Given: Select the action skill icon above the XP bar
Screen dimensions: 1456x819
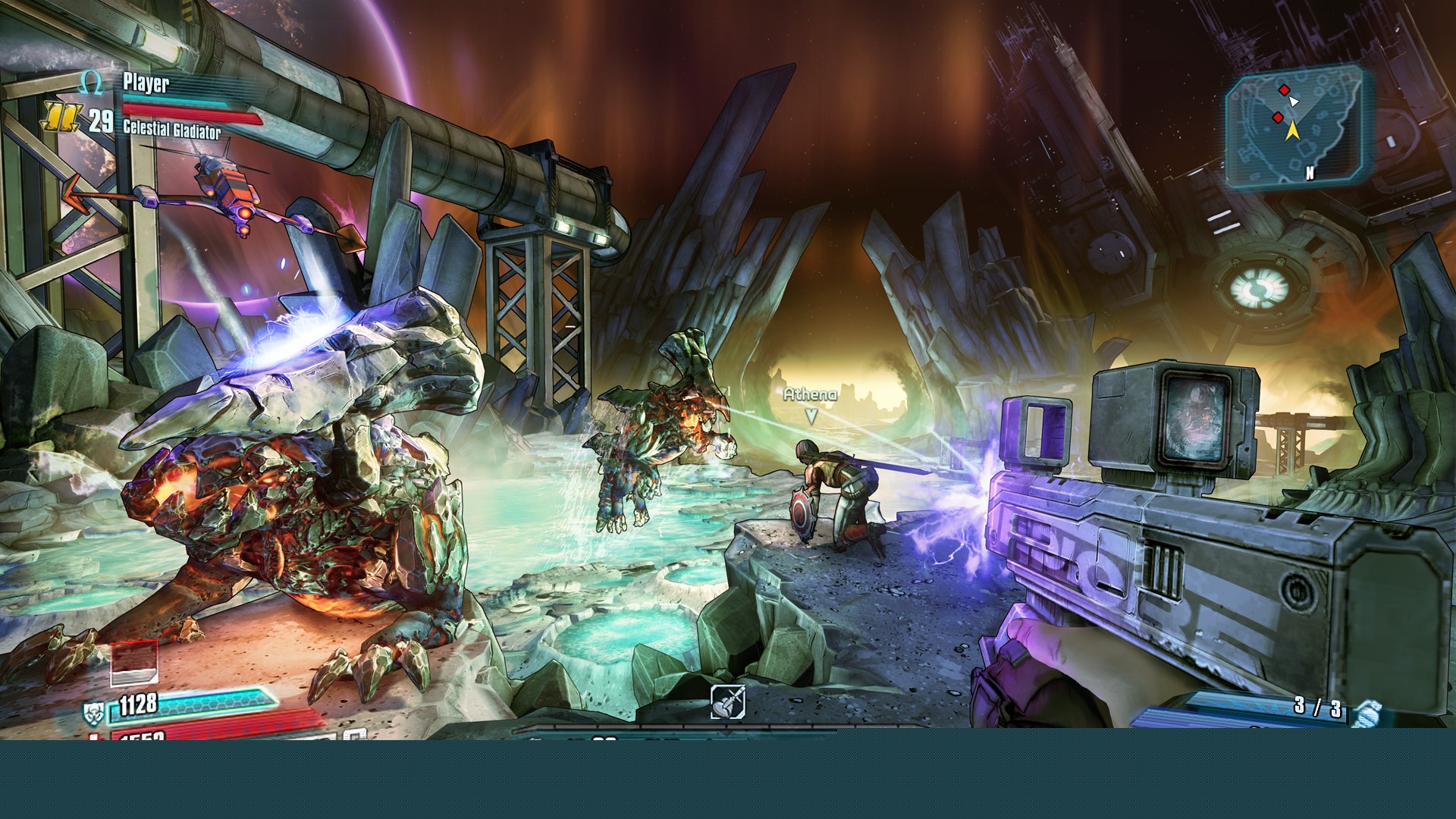Looking at the screenshot, I should 727,701.
